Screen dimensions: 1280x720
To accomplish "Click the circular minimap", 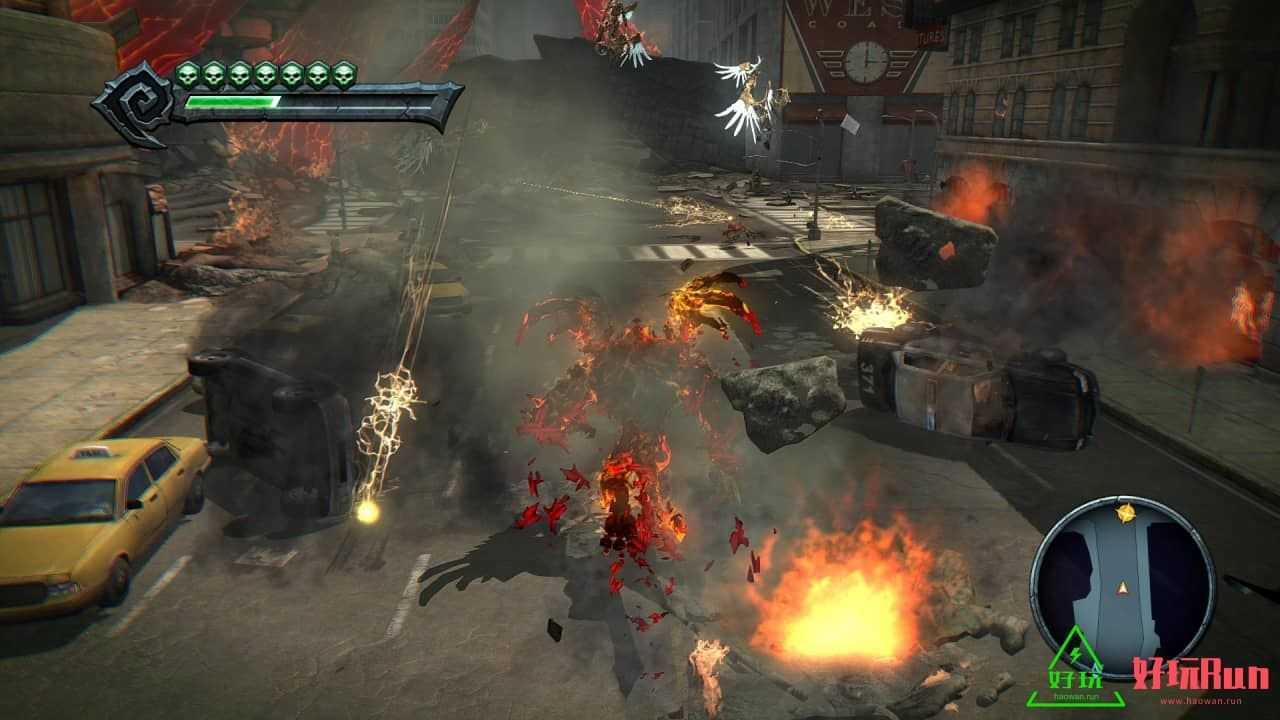I will pyautogui.click(x=1122, y=587).
